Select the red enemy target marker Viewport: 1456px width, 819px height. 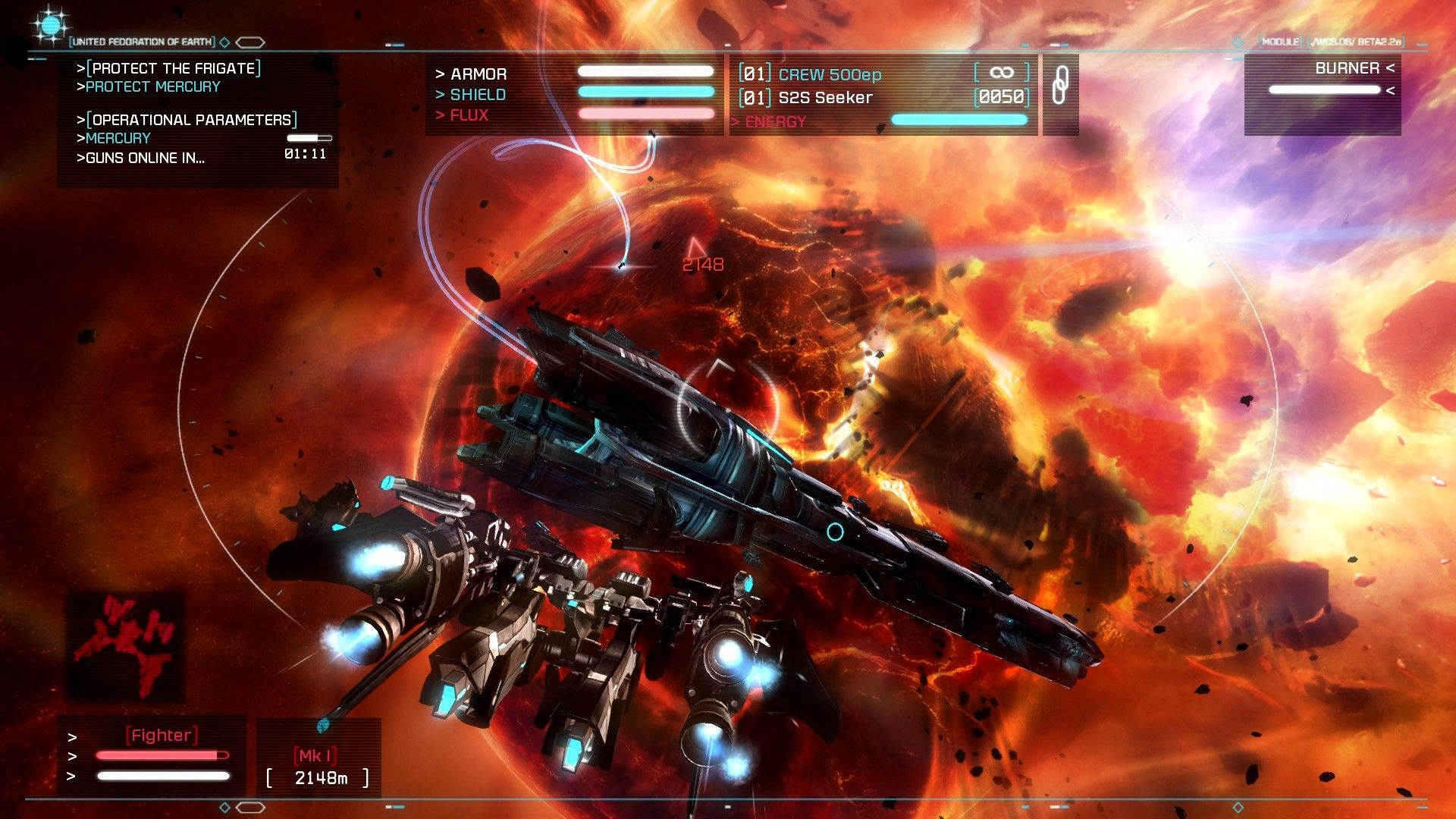(695, 247)
